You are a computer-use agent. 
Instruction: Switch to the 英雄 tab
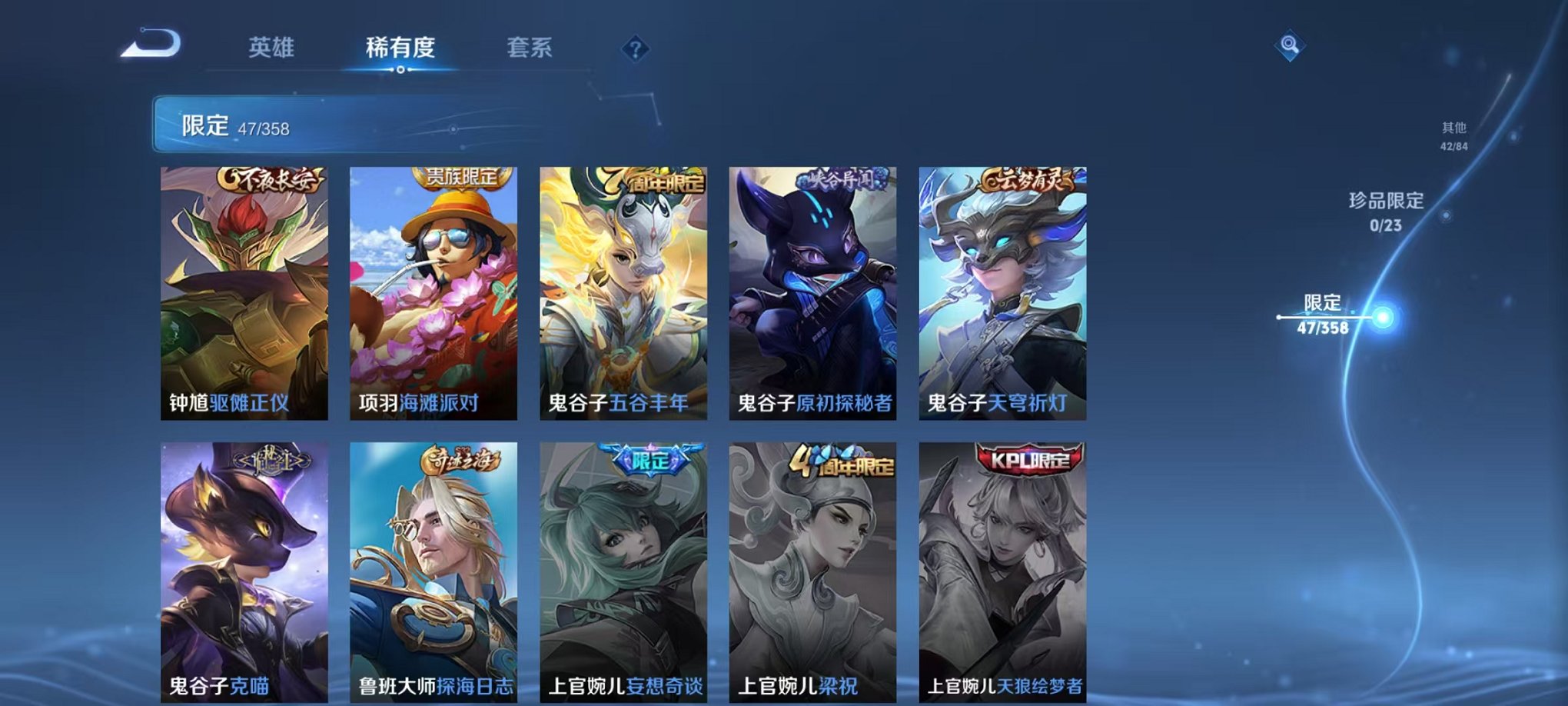(269, 46)
